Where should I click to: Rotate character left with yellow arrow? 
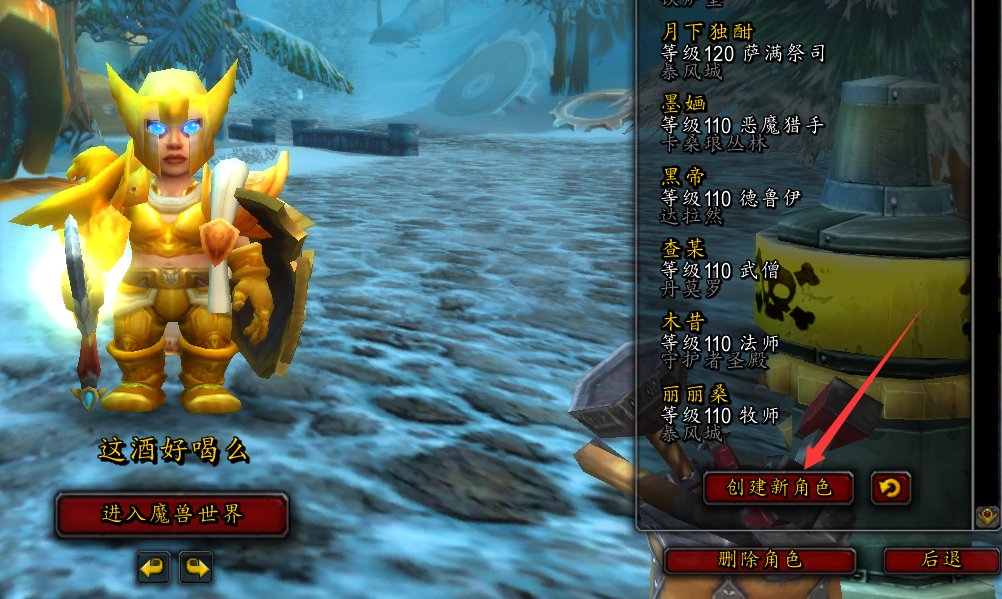[153, 568]
